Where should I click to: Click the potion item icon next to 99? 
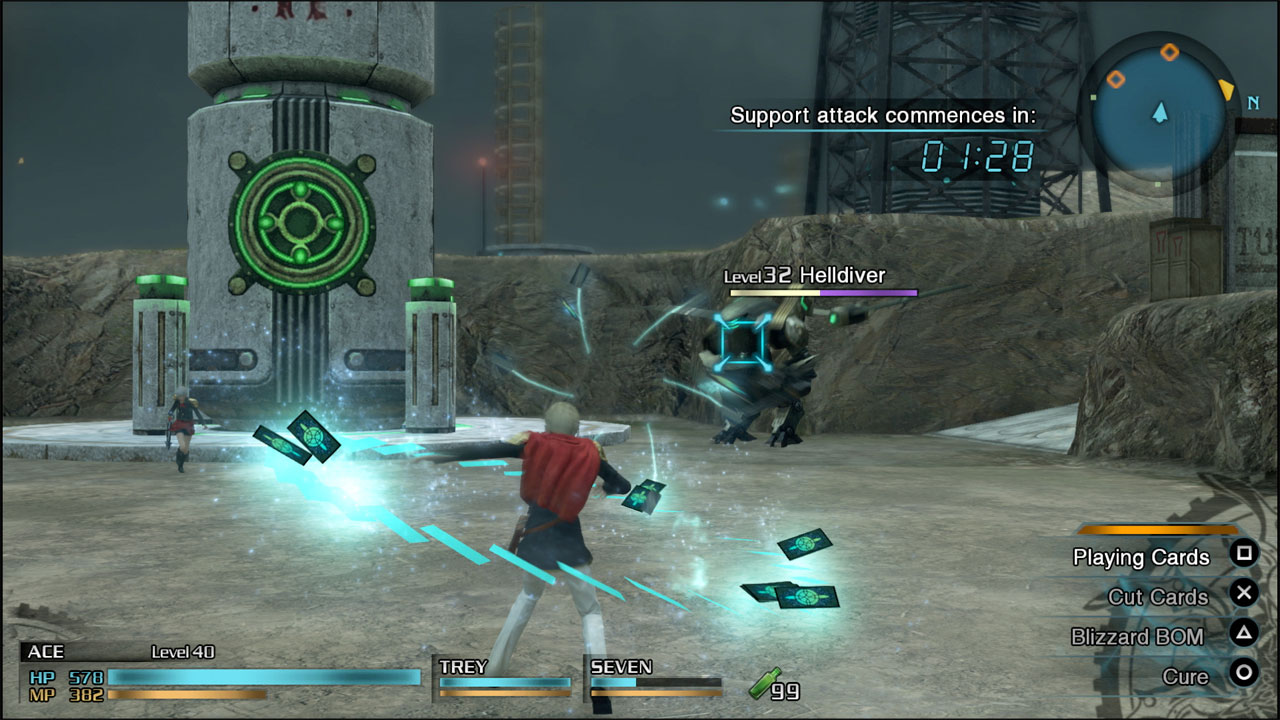(763, 684)
